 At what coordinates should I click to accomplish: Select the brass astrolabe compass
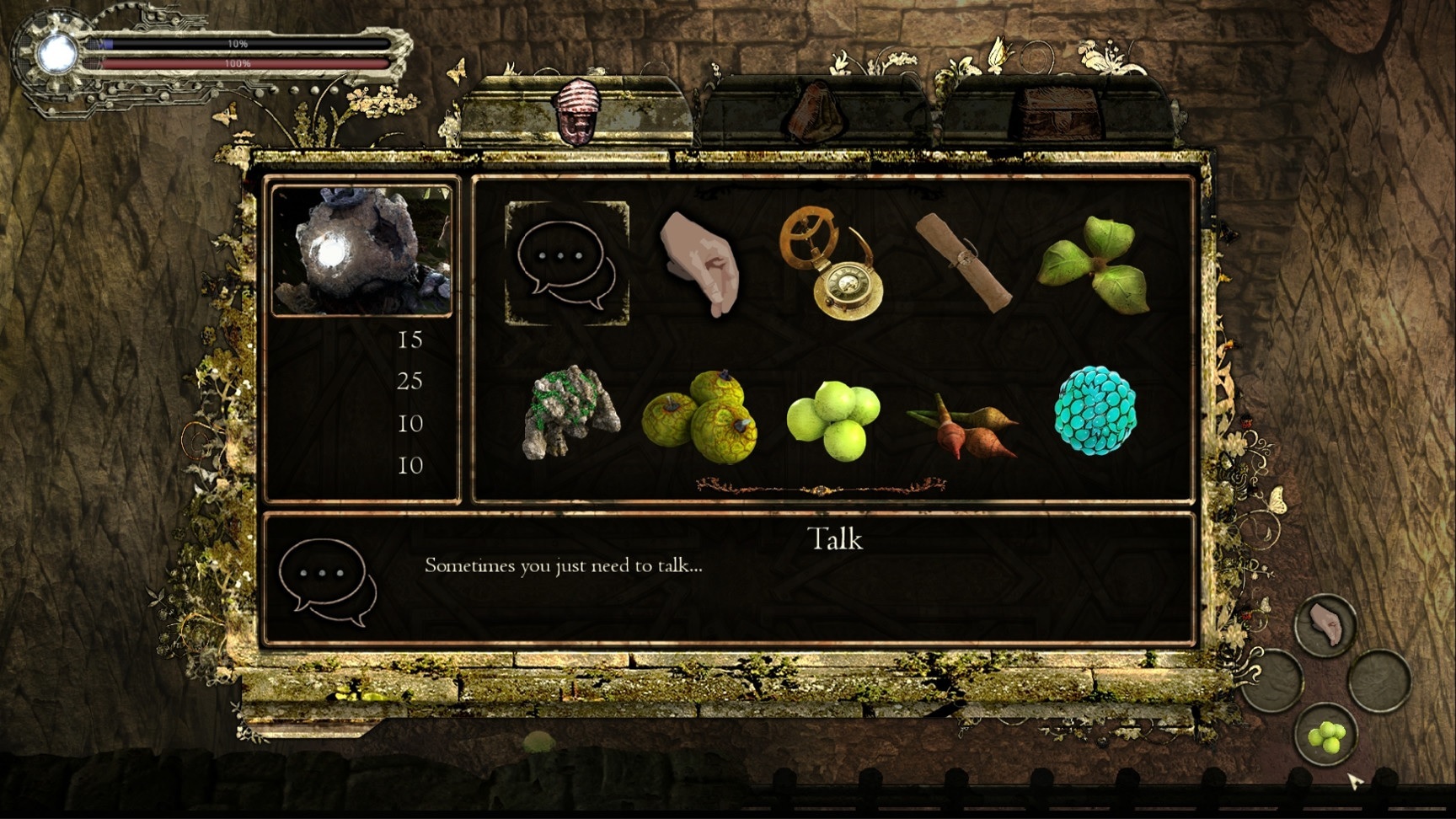[833, 263]
